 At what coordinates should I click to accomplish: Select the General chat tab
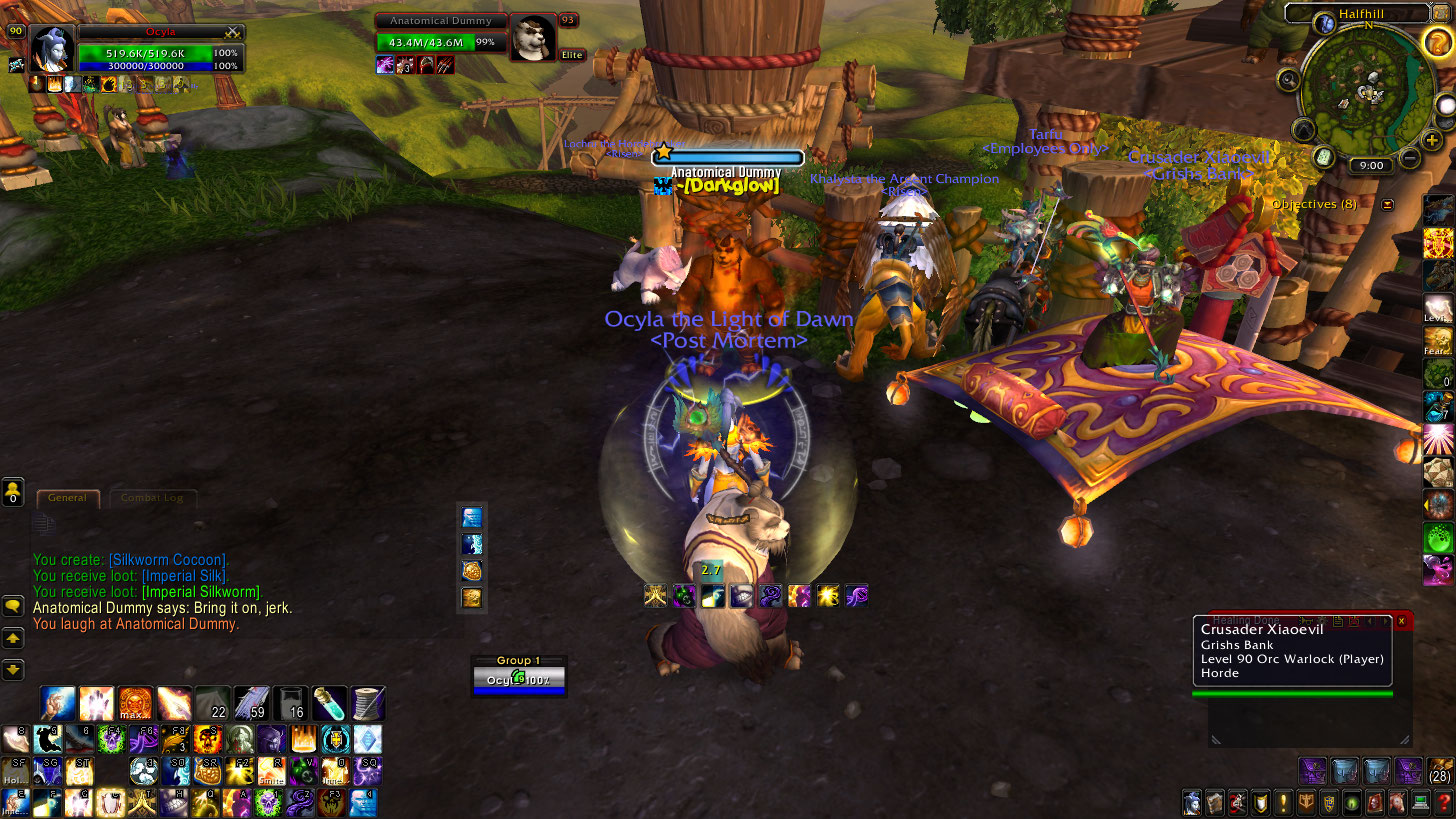67,498
